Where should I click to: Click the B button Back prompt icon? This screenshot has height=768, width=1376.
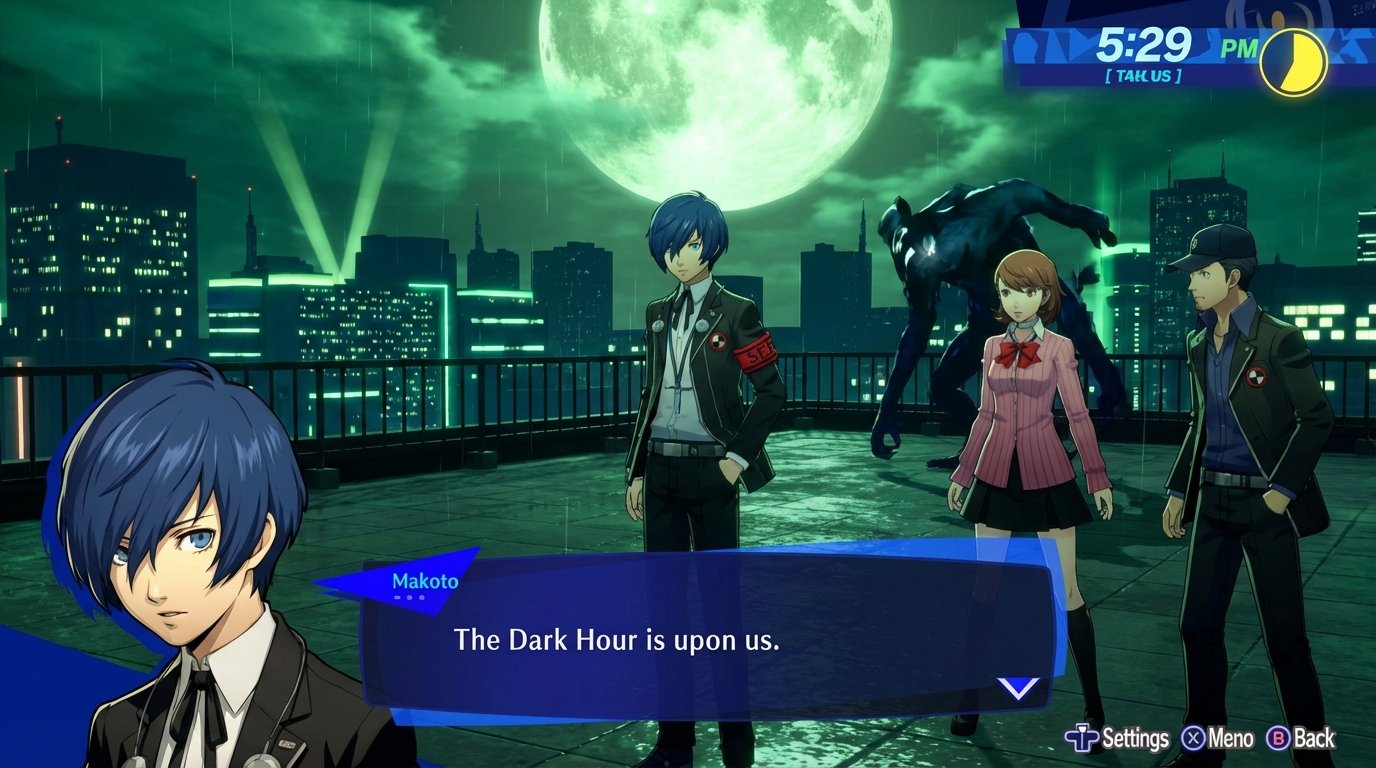point(1277,739)
